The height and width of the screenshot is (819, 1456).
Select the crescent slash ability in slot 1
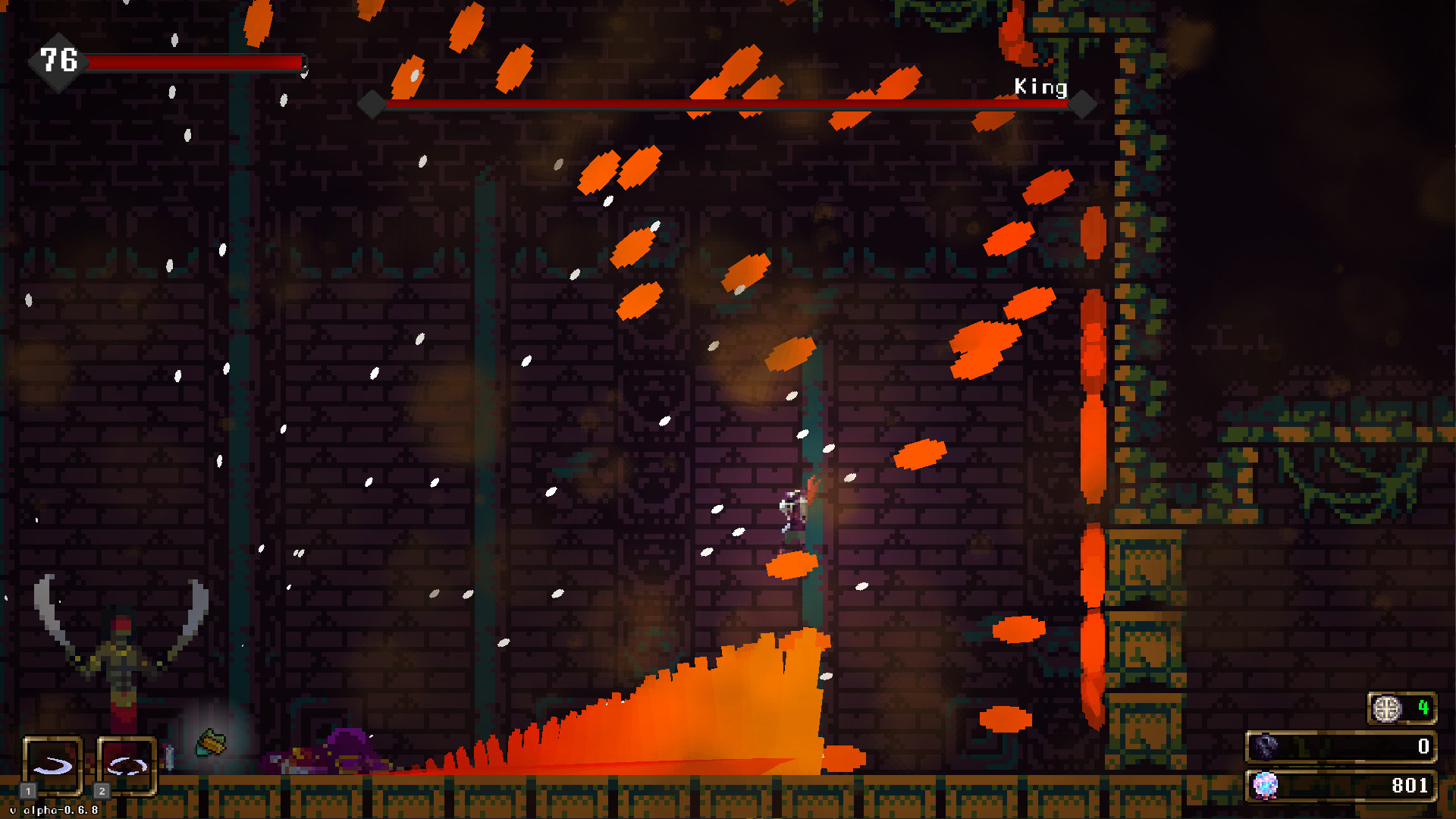click(52, 764)
